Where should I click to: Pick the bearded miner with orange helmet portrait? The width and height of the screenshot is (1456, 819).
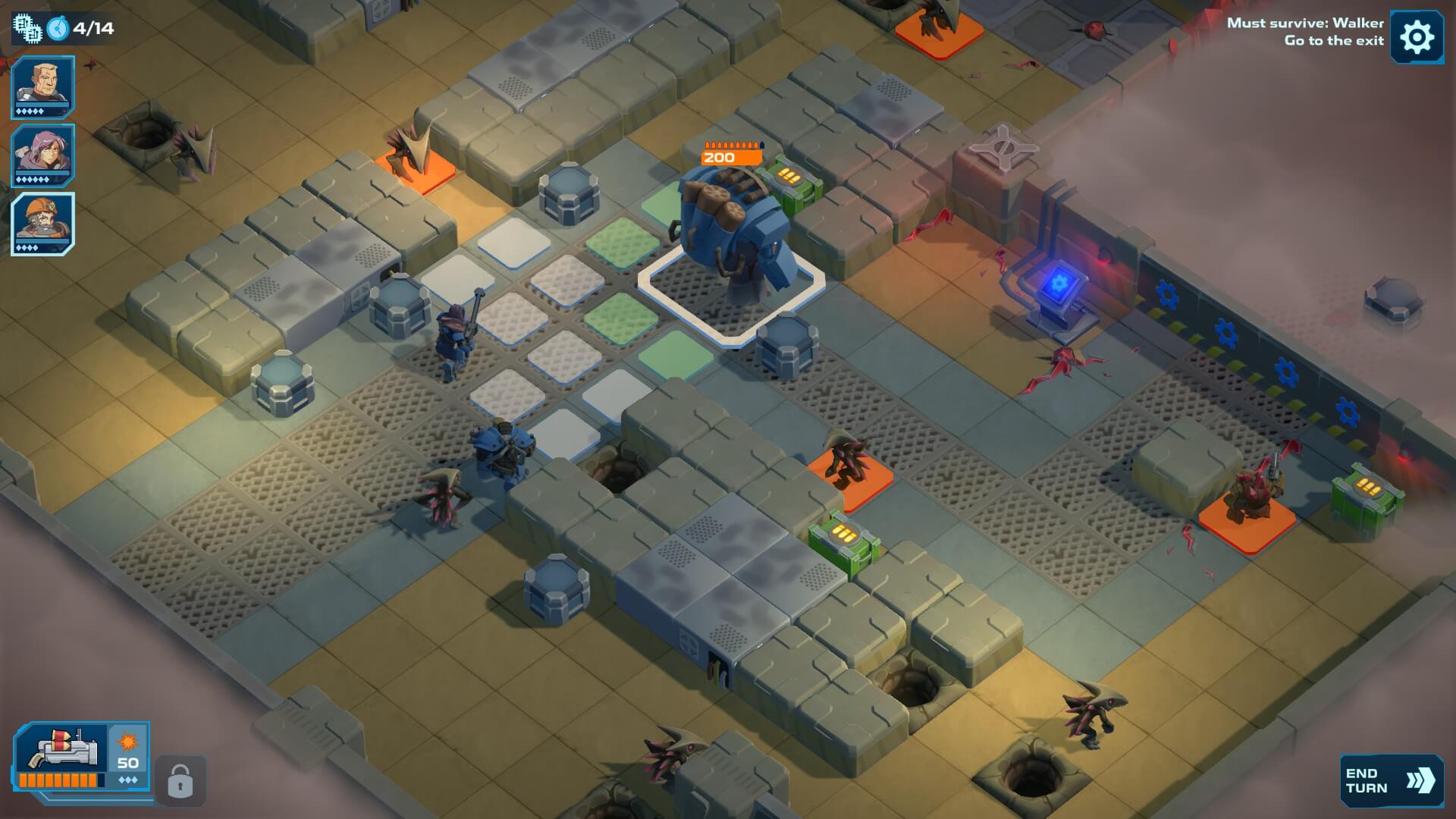pyautogui.click(x=42, y=224)
